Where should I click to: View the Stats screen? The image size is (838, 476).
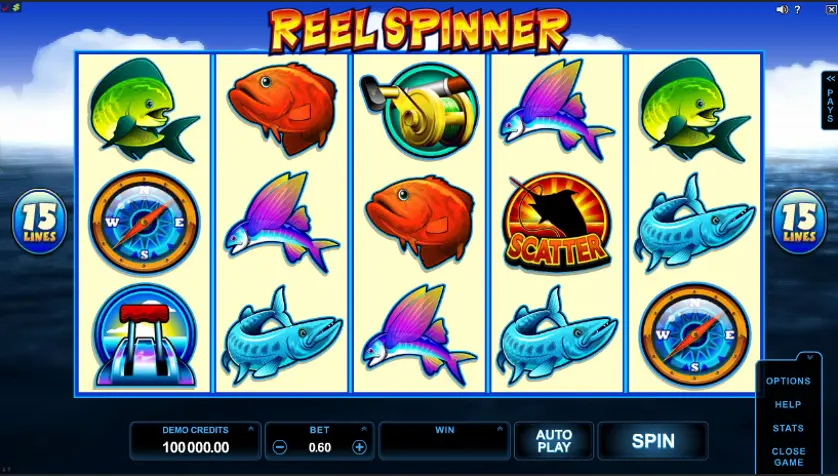pyautogui.click(x=788, y=428)
